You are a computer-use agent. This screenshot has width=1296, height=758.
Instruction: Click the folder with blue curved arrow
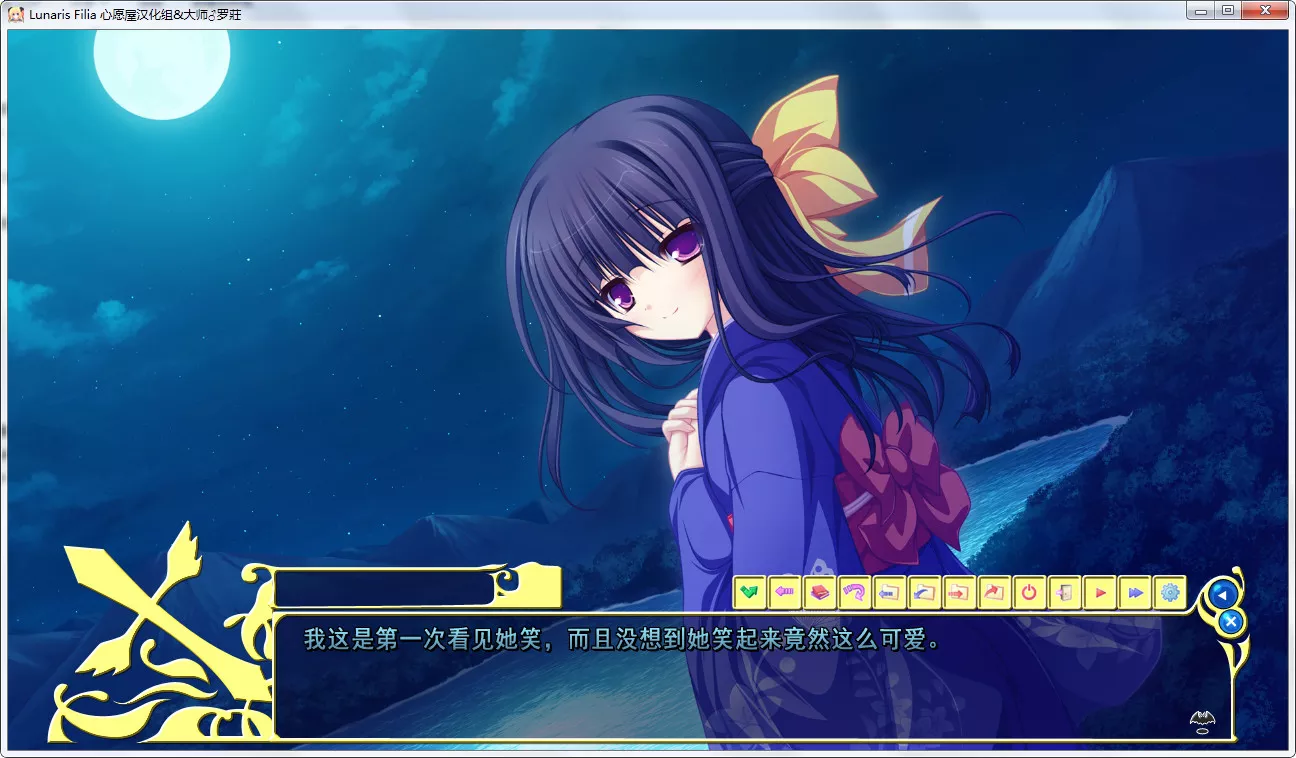[x=924, y=592]
